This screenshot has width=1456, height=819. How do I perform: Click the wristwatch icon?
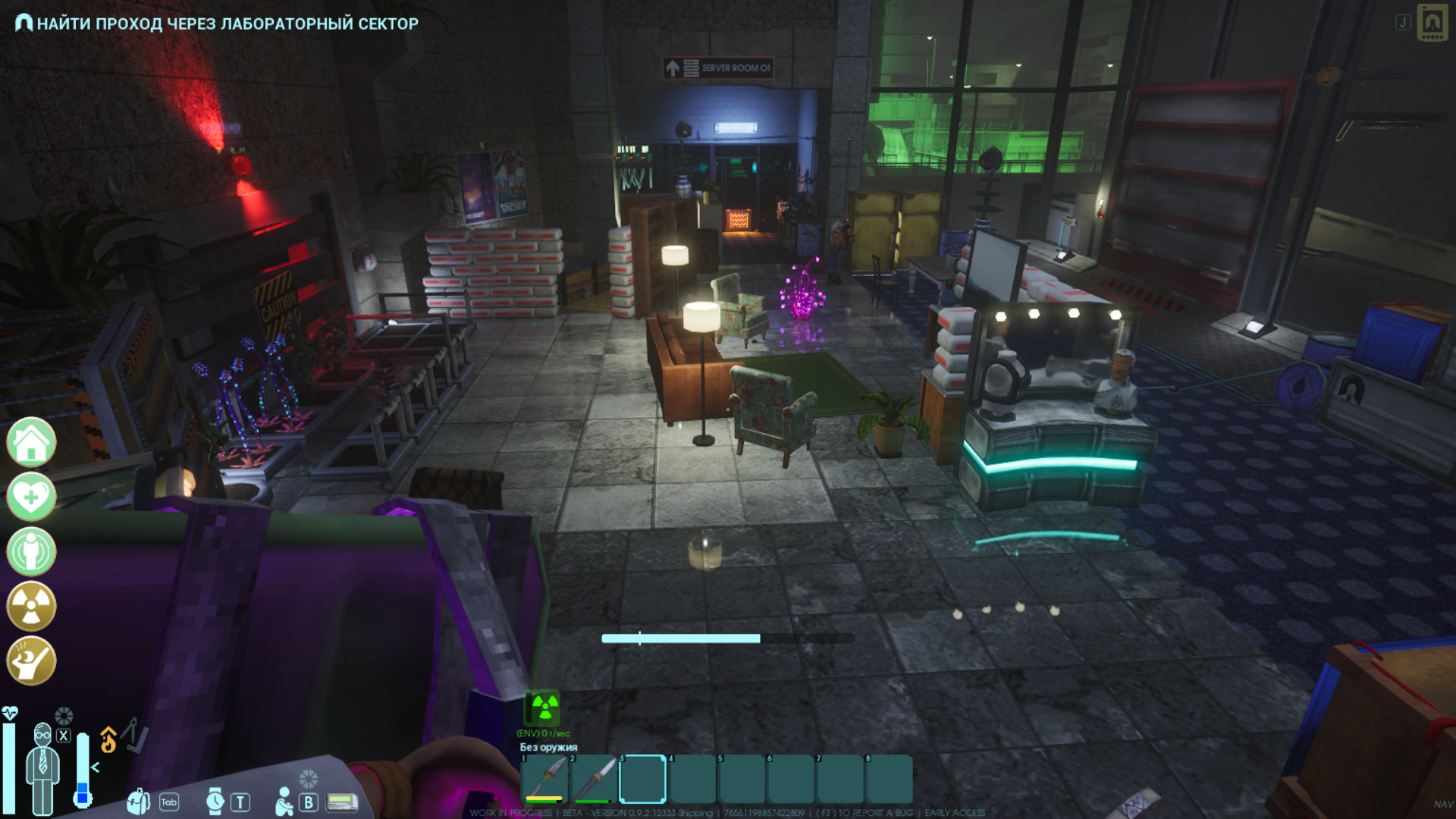tap(215, 801)
